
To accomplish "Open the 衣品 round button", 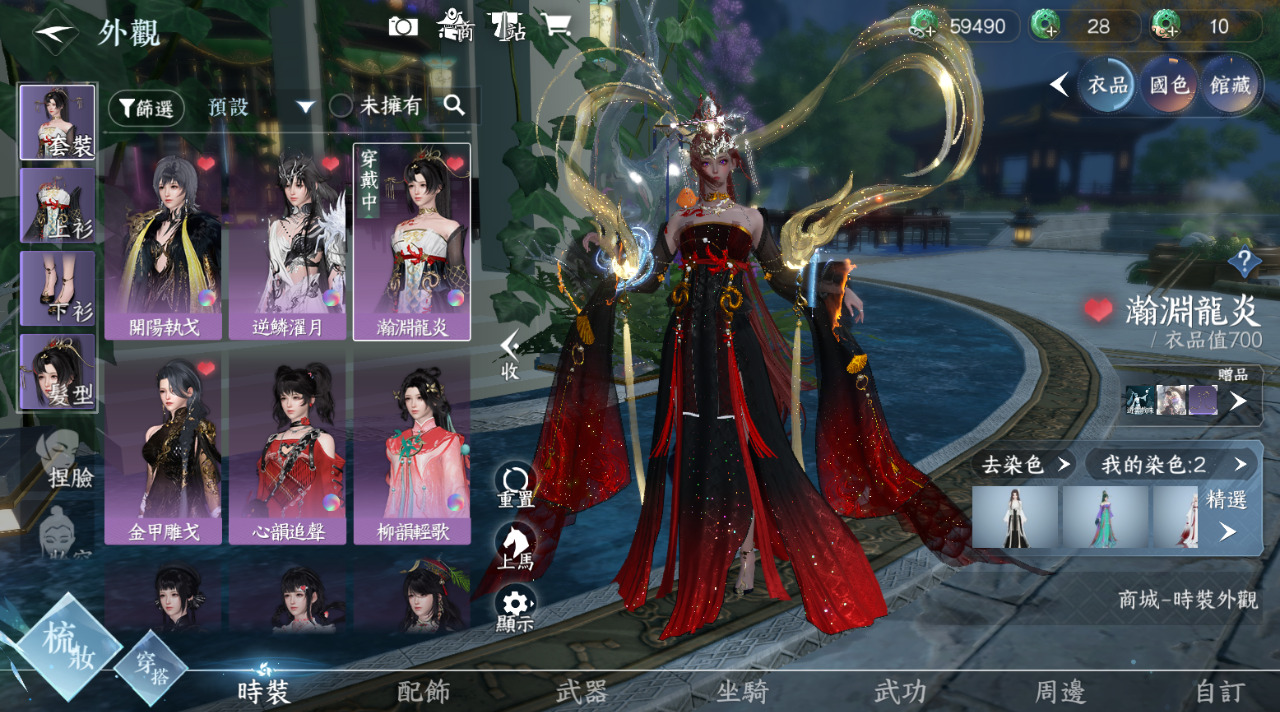I will [x=1107, y=85].
